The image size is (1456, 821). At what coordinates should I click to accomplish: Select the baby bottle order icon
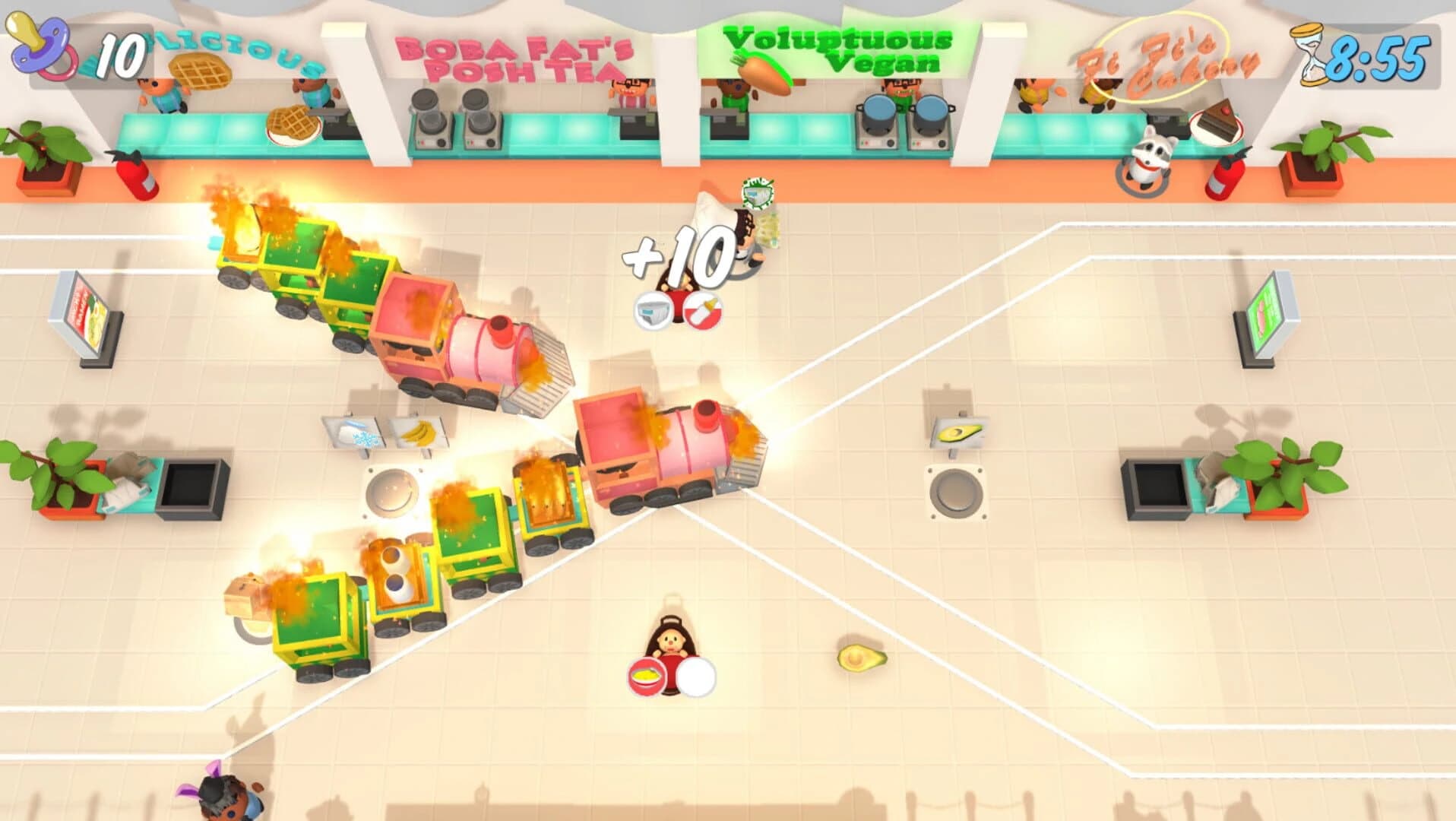[x=704, y=313]
